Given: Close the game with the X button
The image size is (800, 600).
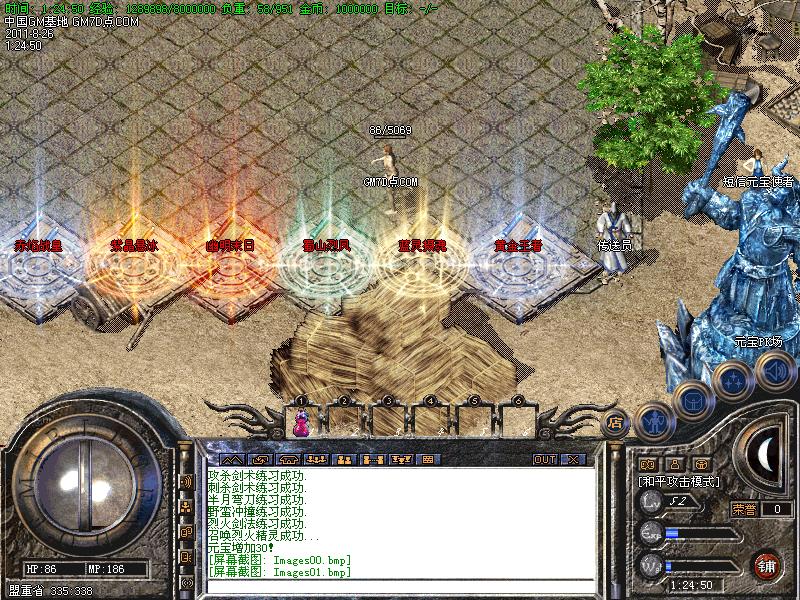Looking at the screenshot, I should coord(573,459).
